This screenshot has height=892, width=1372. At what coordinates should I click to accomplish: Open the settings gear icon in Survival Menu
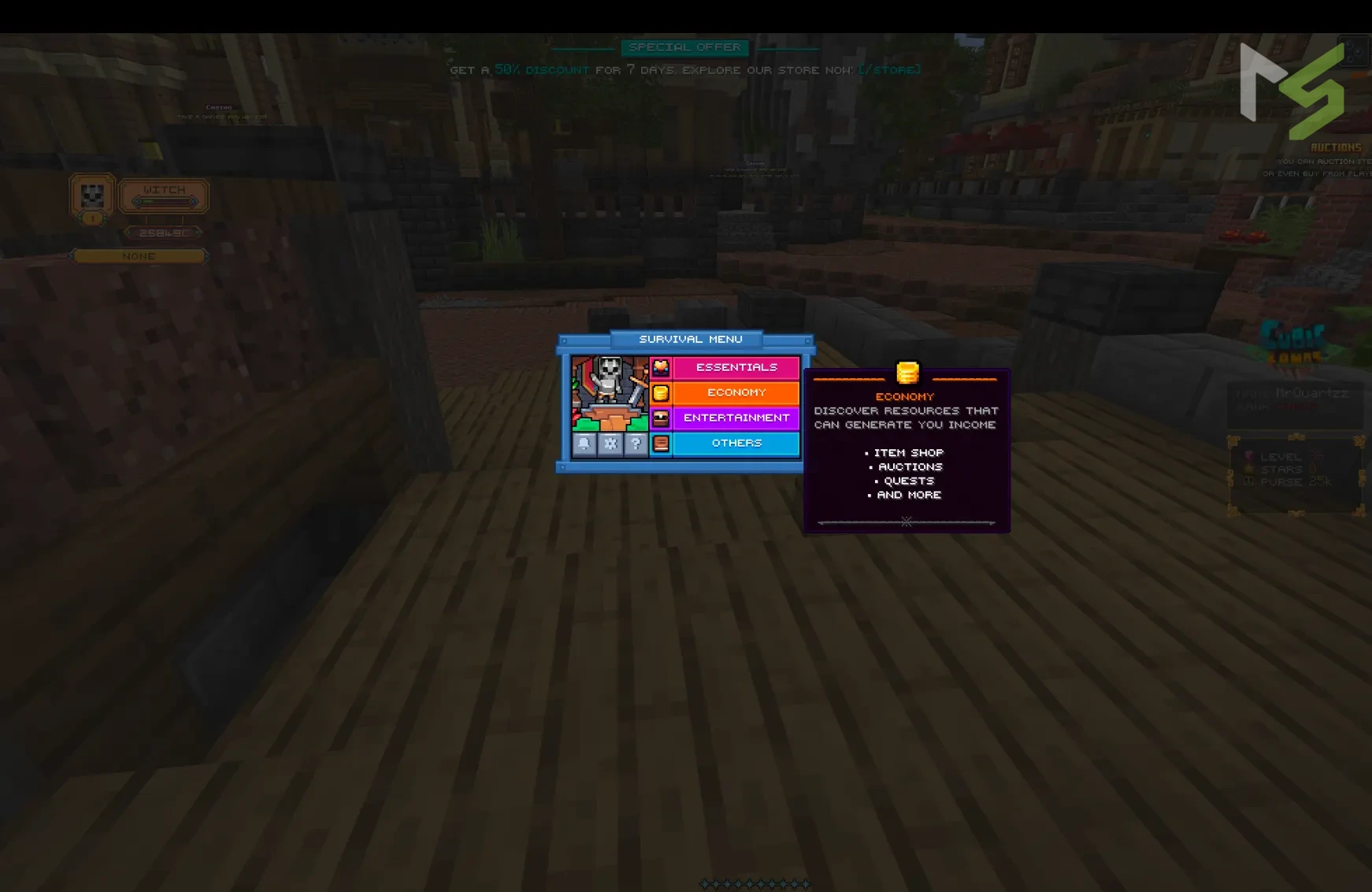pos(609,444)
